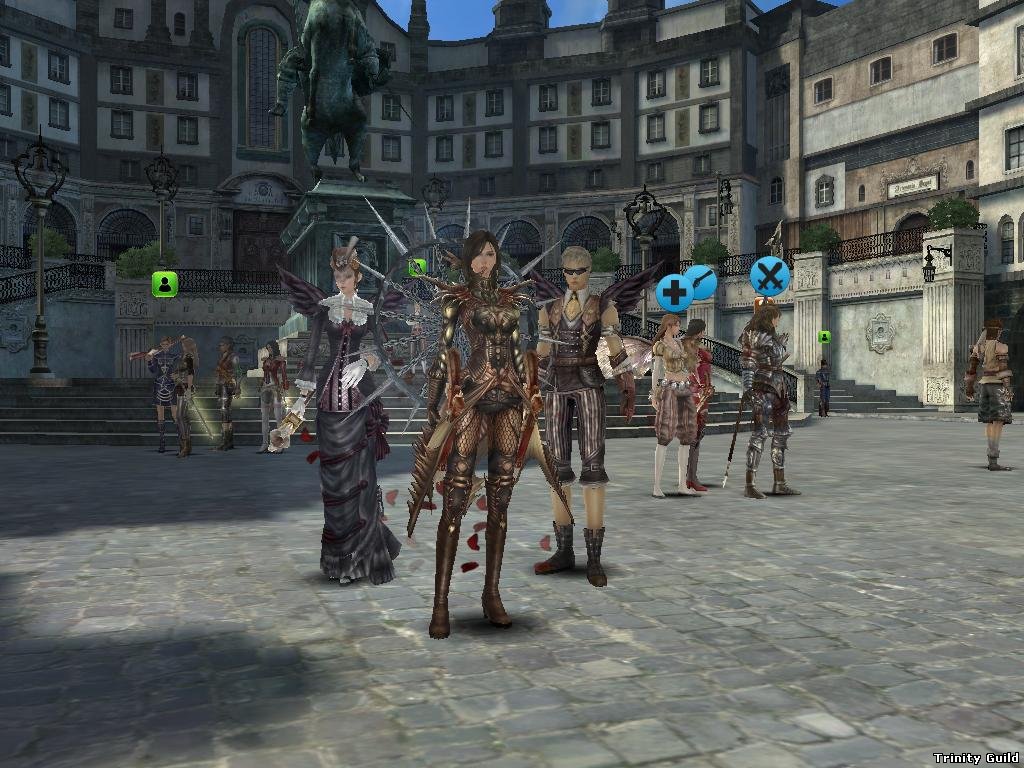Select the blue crossed swords icon
Screen dimensions: 1024x768
pos(769,274)
